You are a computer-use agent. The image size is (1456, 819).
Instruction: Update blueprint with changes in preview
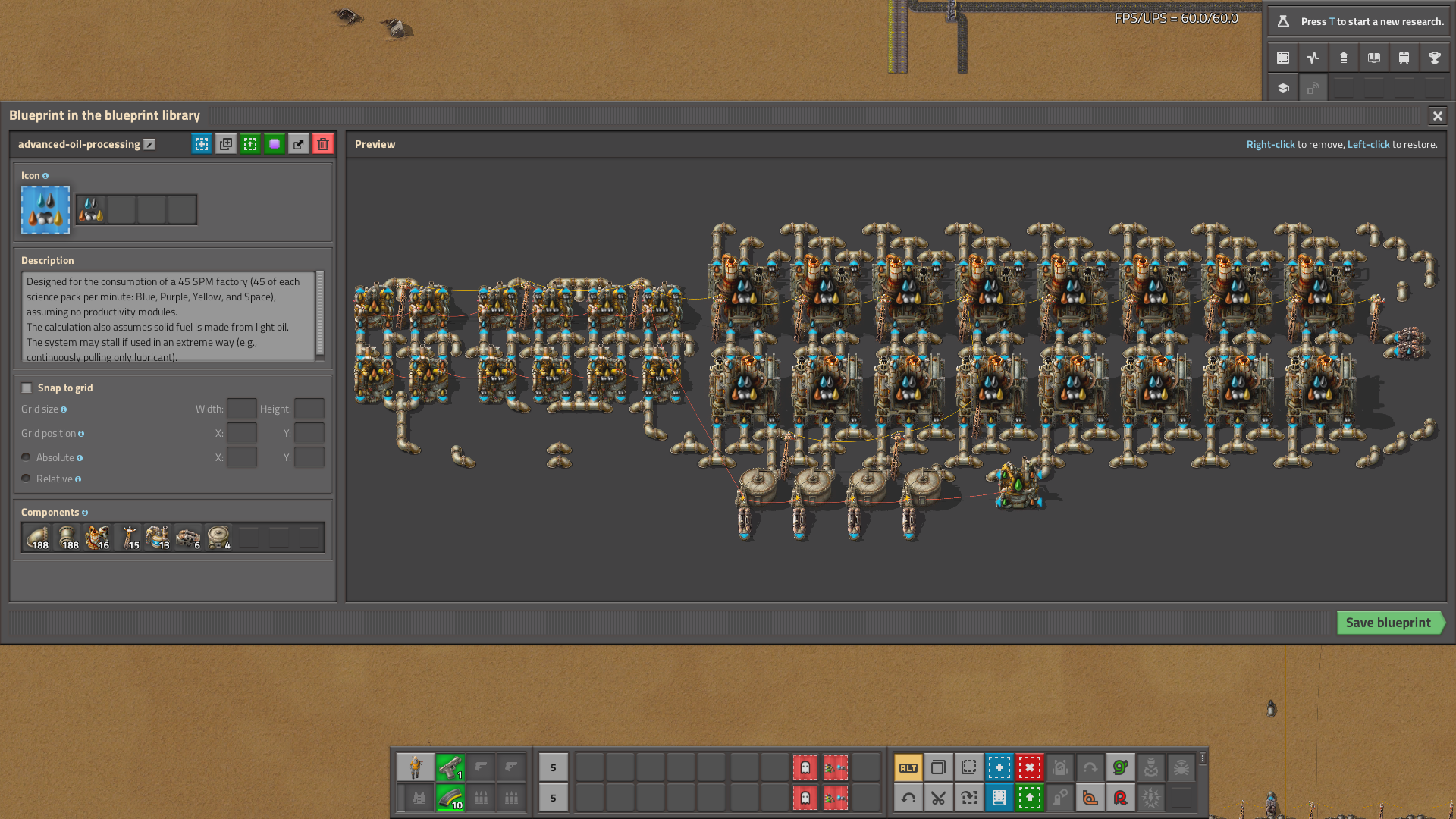coord(249,143)
